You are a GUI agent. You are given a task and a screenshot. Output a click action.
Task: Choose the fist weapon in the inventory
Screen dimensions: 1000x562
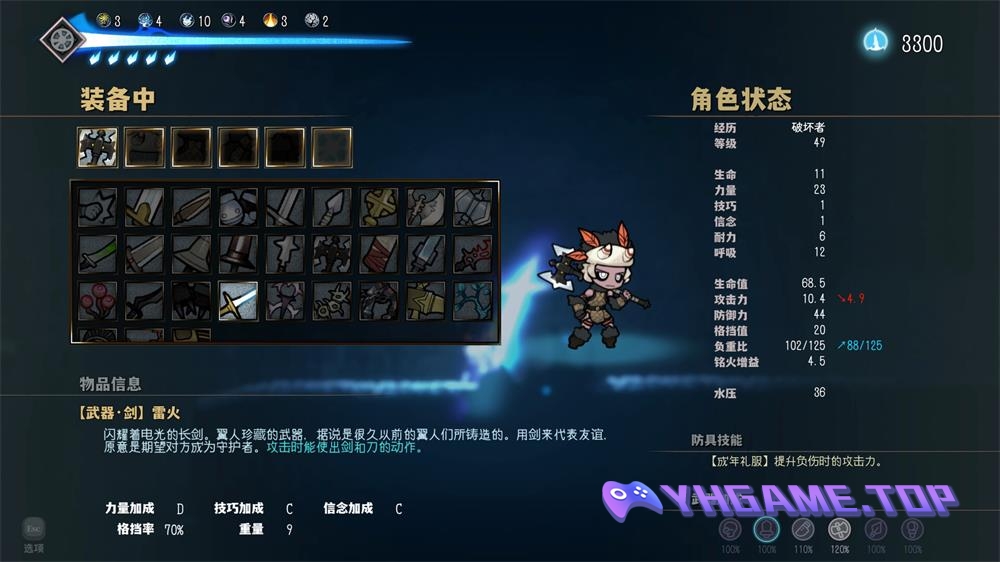tap(98, 207)
